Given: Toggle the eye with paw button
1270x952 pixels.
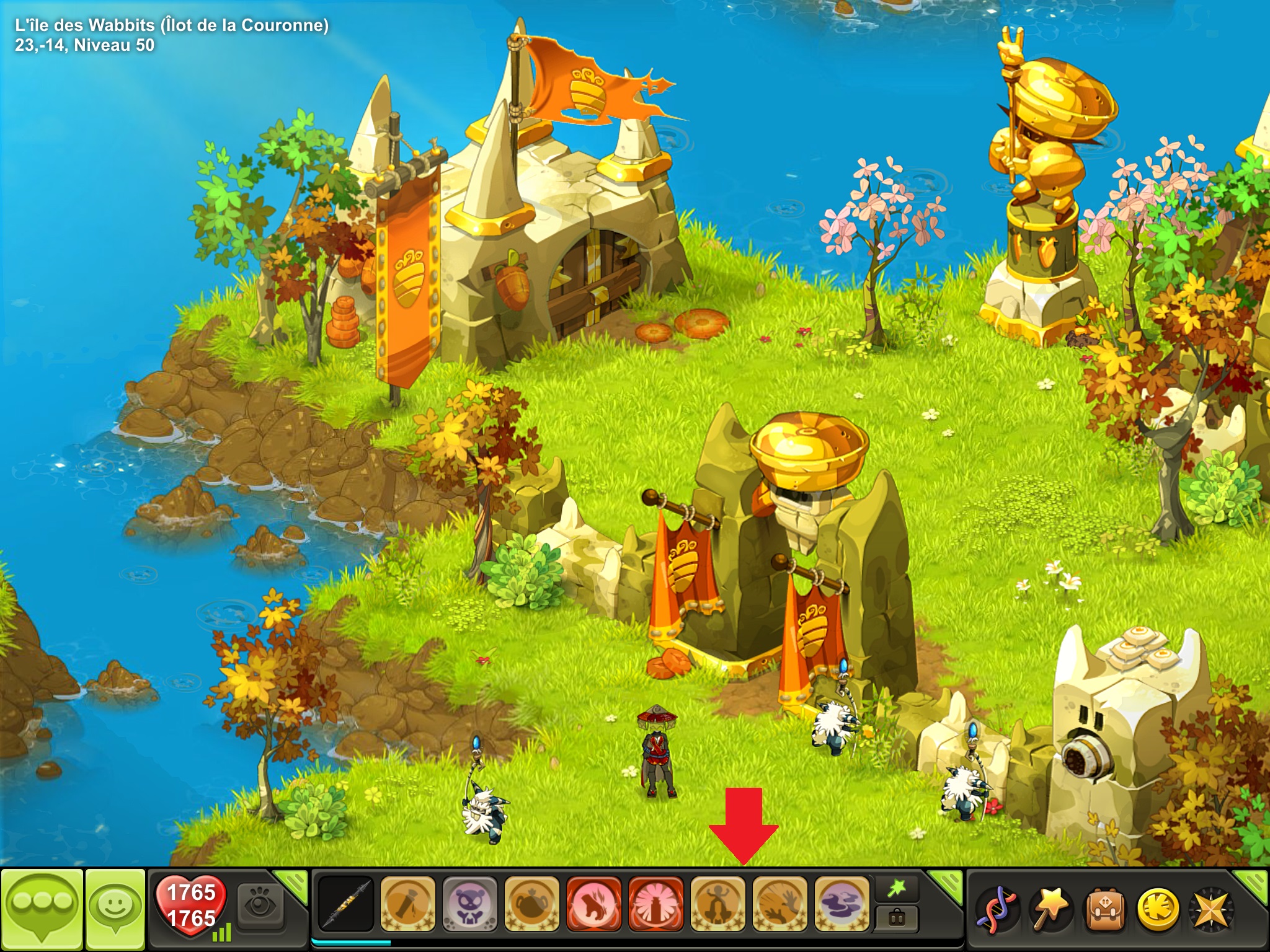Looking at the screenshot, I should tap(260, 905).
